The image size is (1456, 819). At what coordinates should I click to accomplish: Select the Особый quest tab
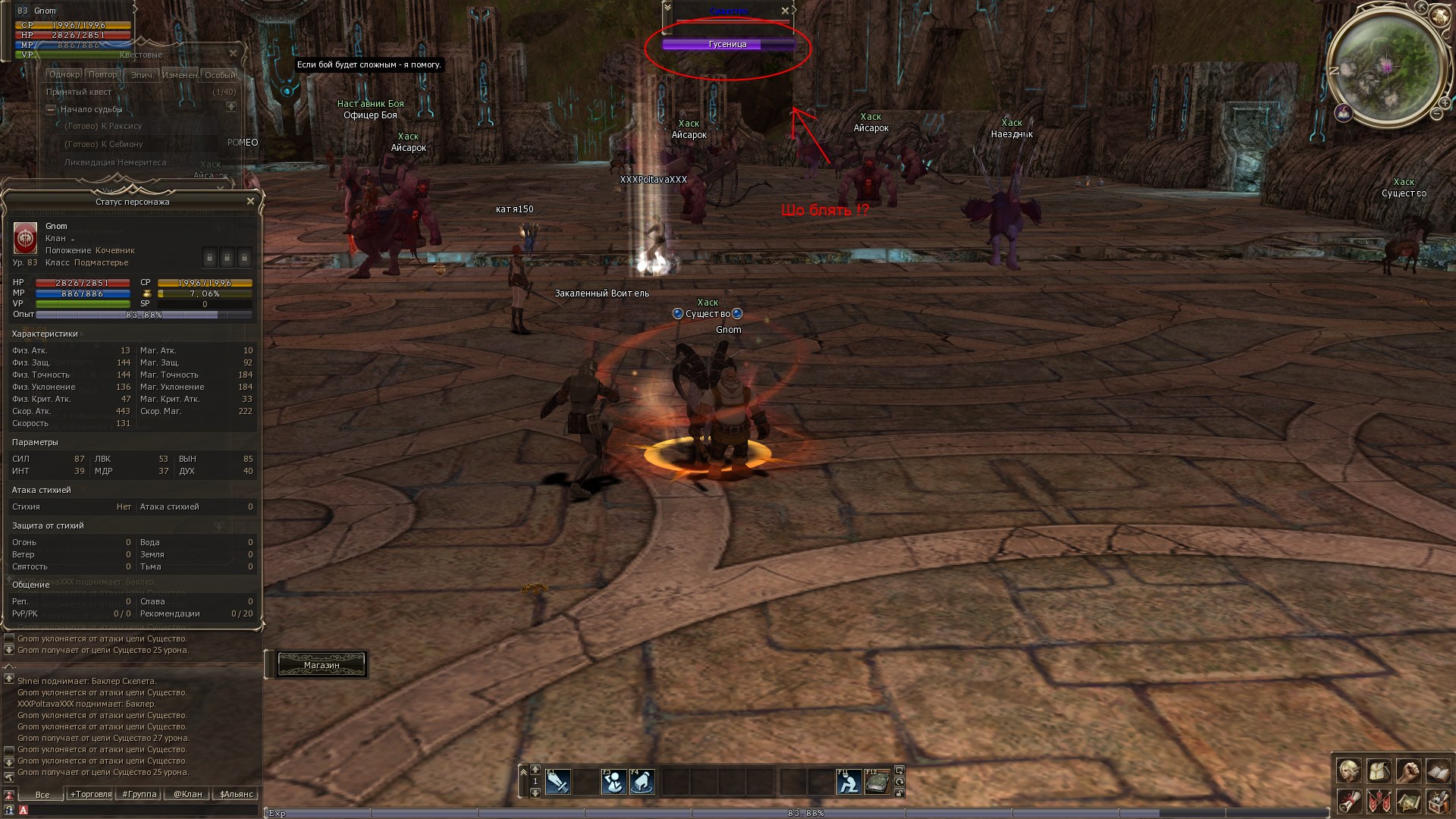coord(220,75)
